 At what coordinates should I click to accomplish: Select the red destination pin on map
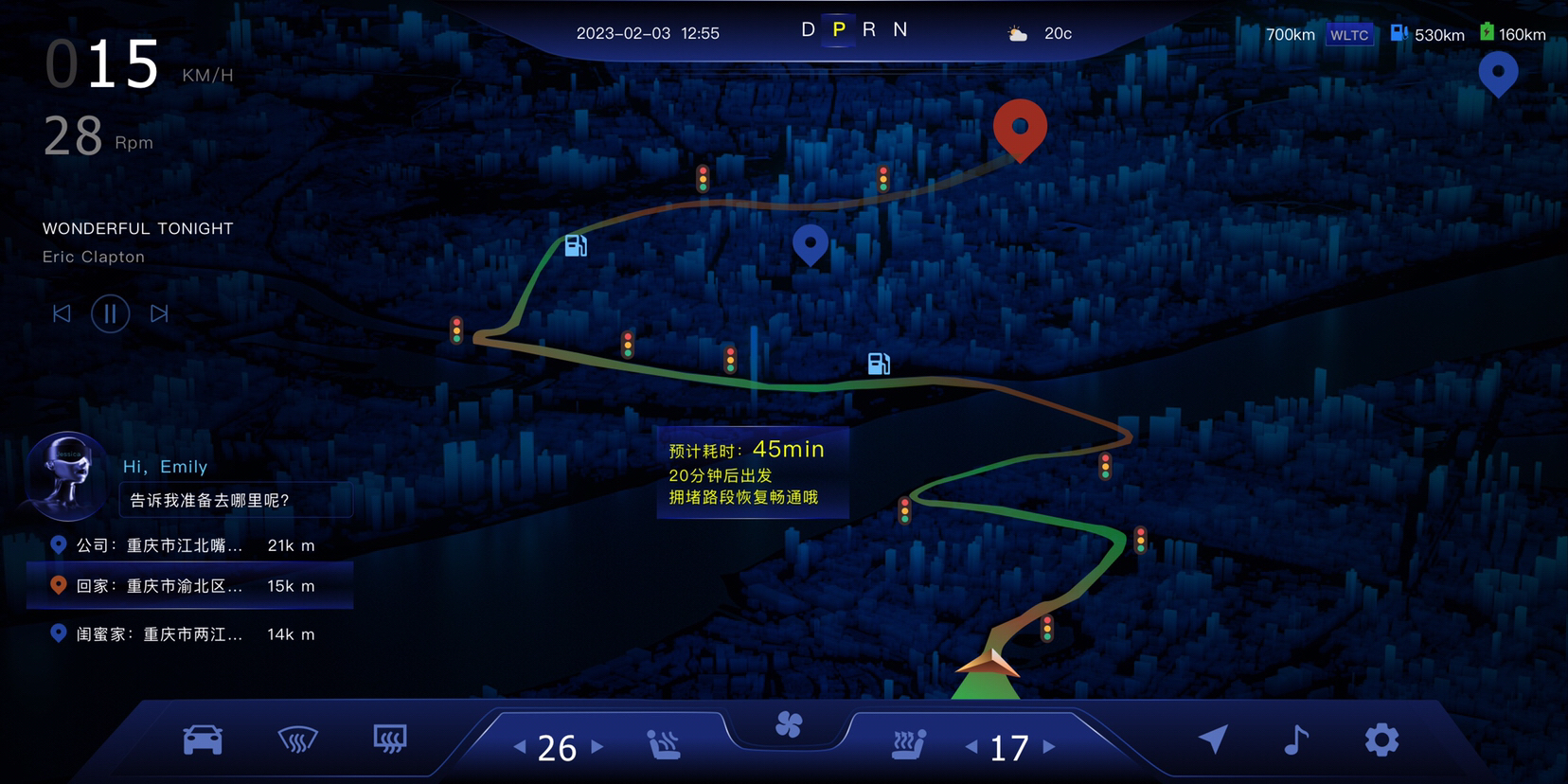pyautogui.click(x=1020, y=128)
